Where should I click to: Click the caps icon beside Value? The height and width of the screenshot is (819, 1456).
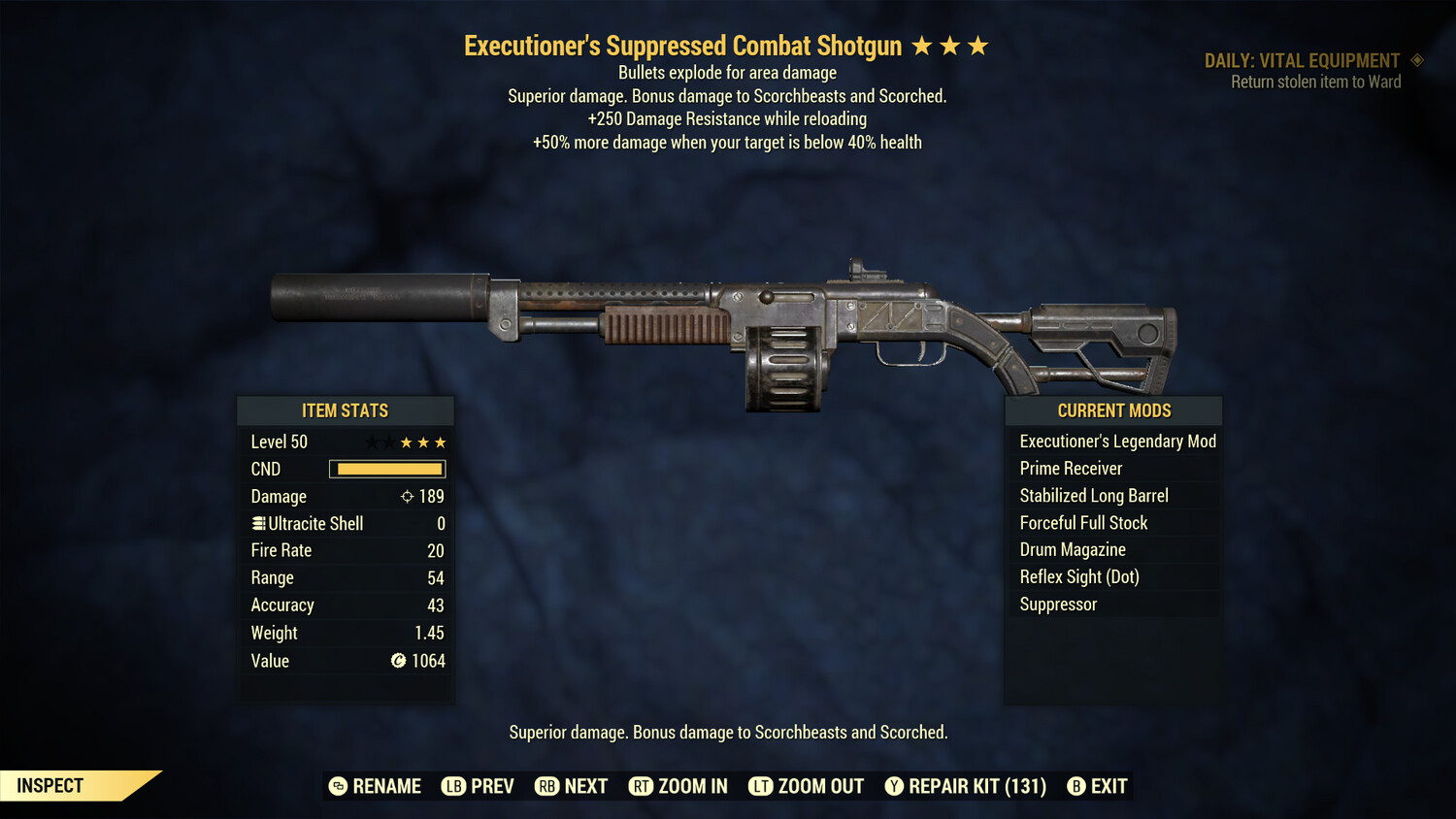[397, 661]
